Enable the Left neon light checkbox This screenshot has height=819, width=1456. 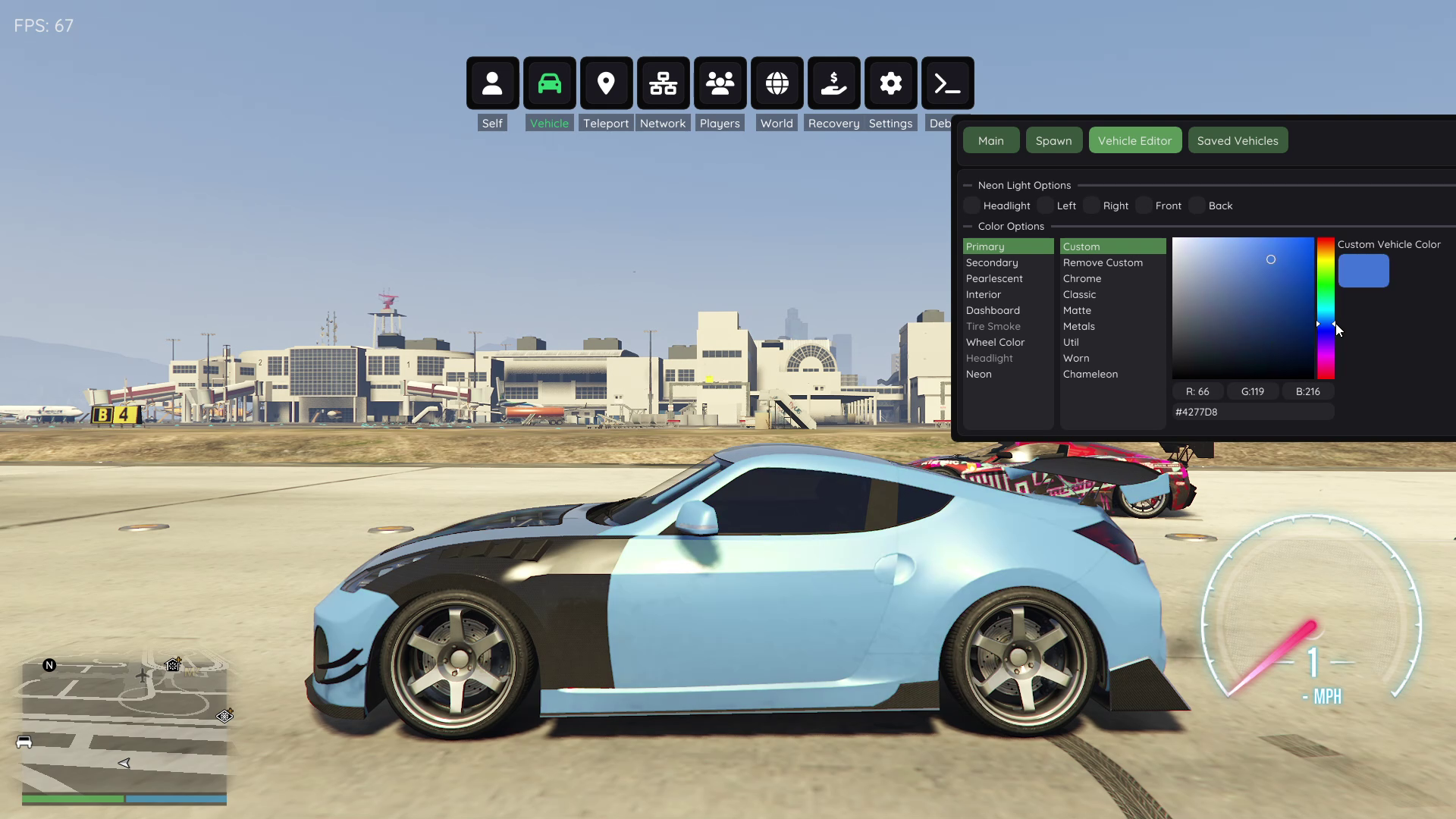[x=1045, y=206]
